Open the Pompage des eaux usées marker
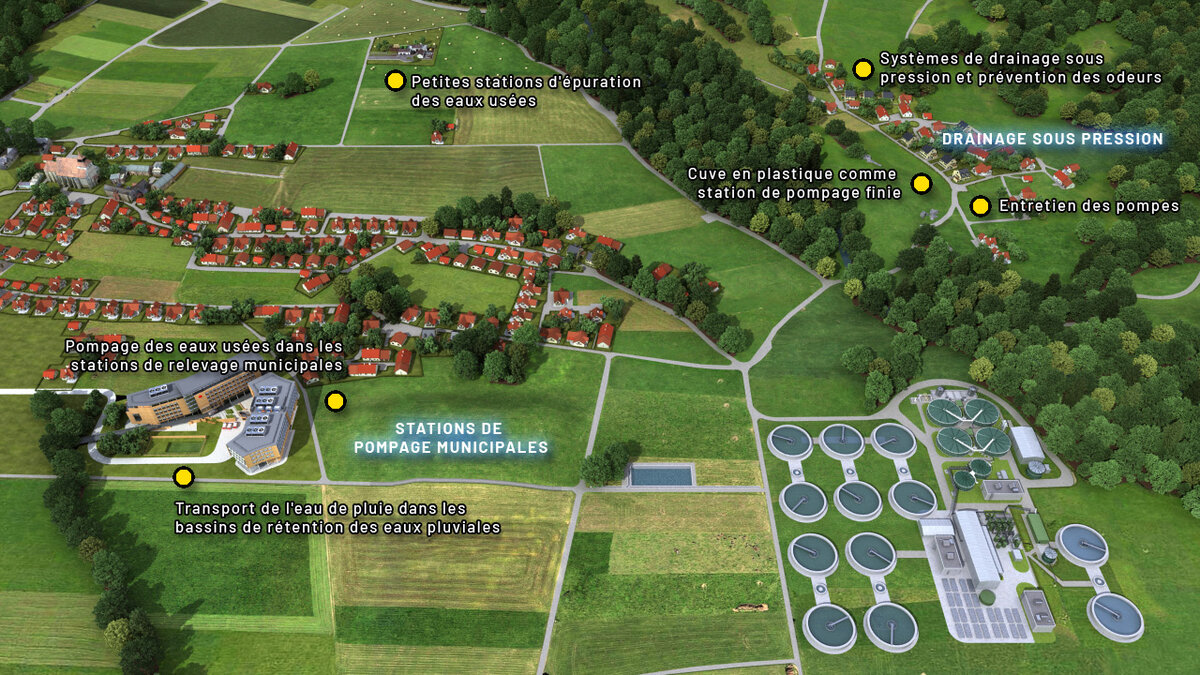 tap(335, 402)
